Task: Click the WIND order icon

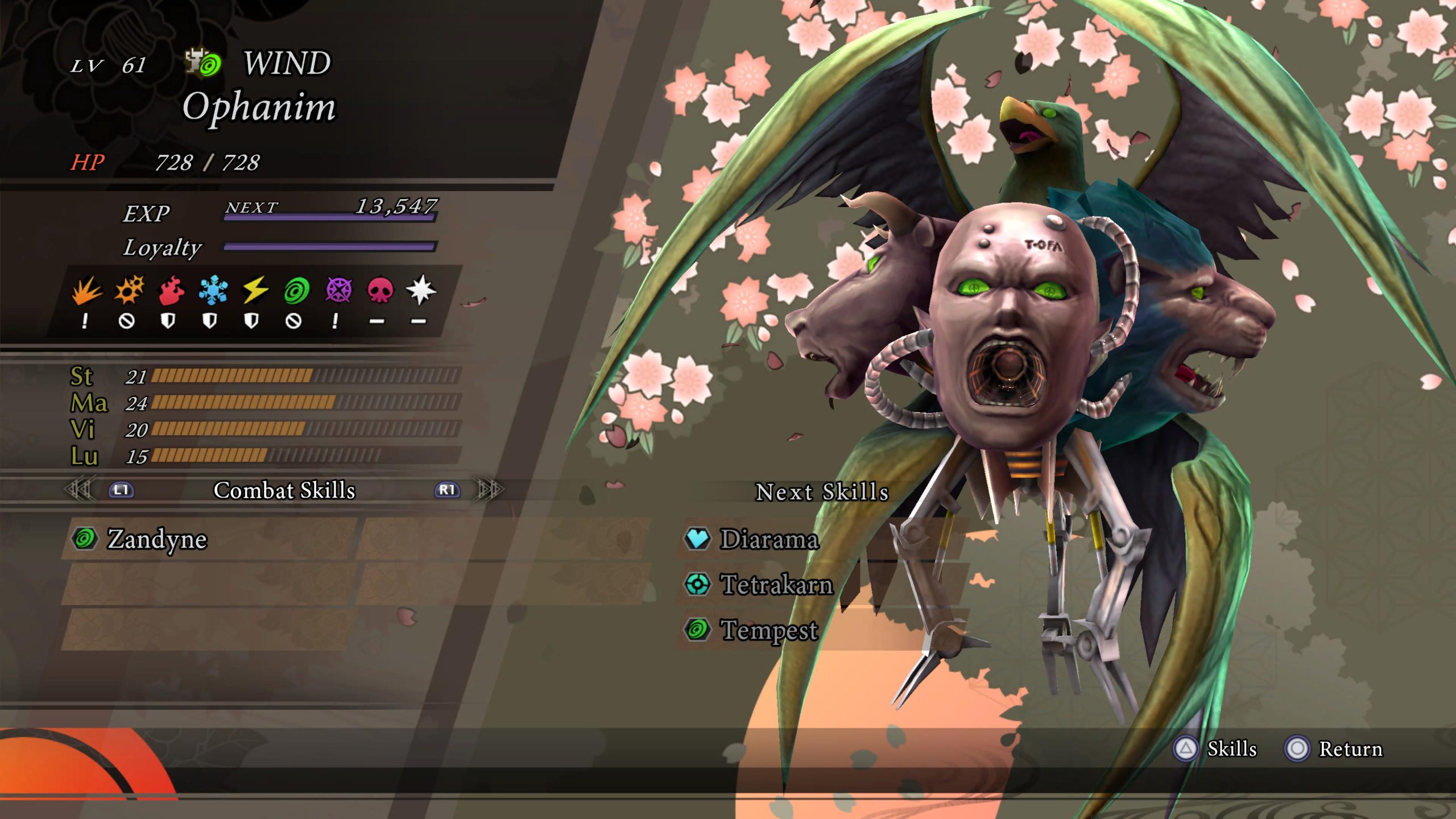Action: click(204, 63)
